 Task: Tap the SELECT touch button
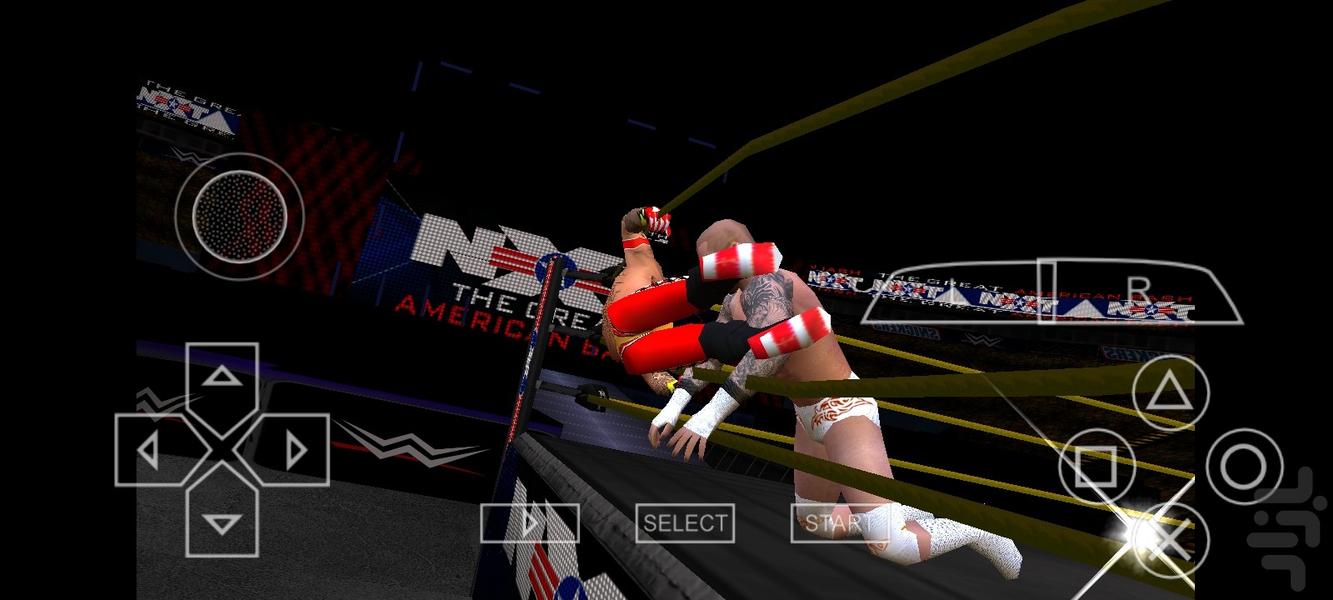[685, 523]
